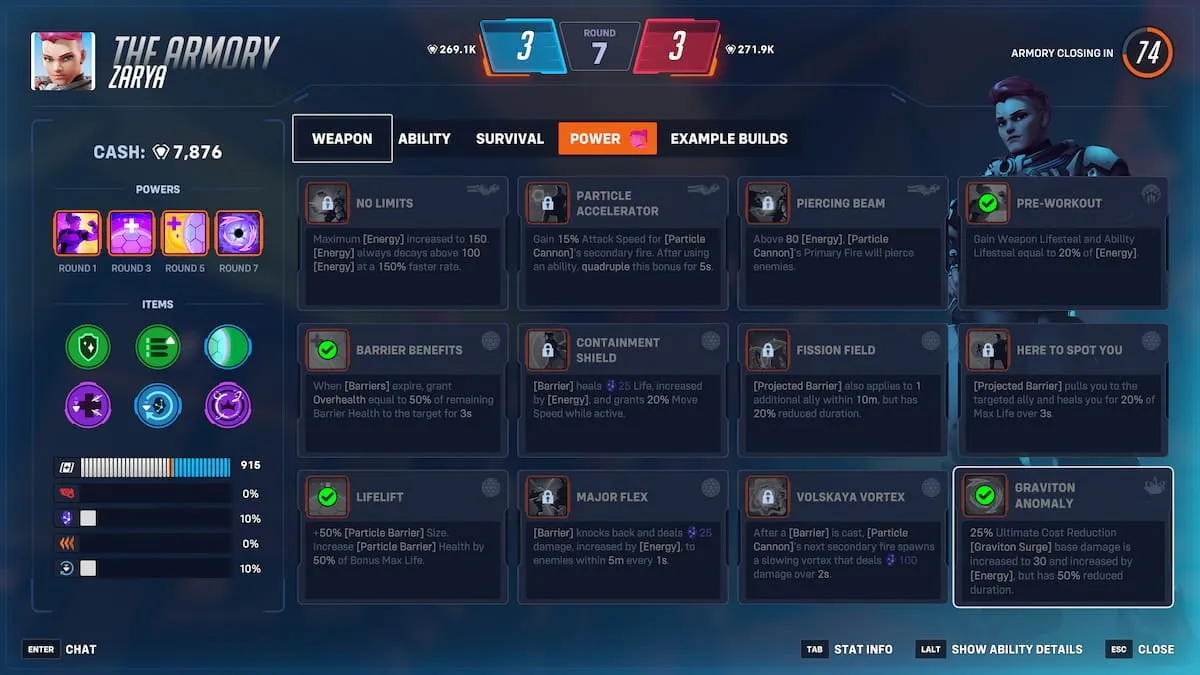Click the green shield item icon
This screenshot has height=675, width=1200.
coord(87,347)
